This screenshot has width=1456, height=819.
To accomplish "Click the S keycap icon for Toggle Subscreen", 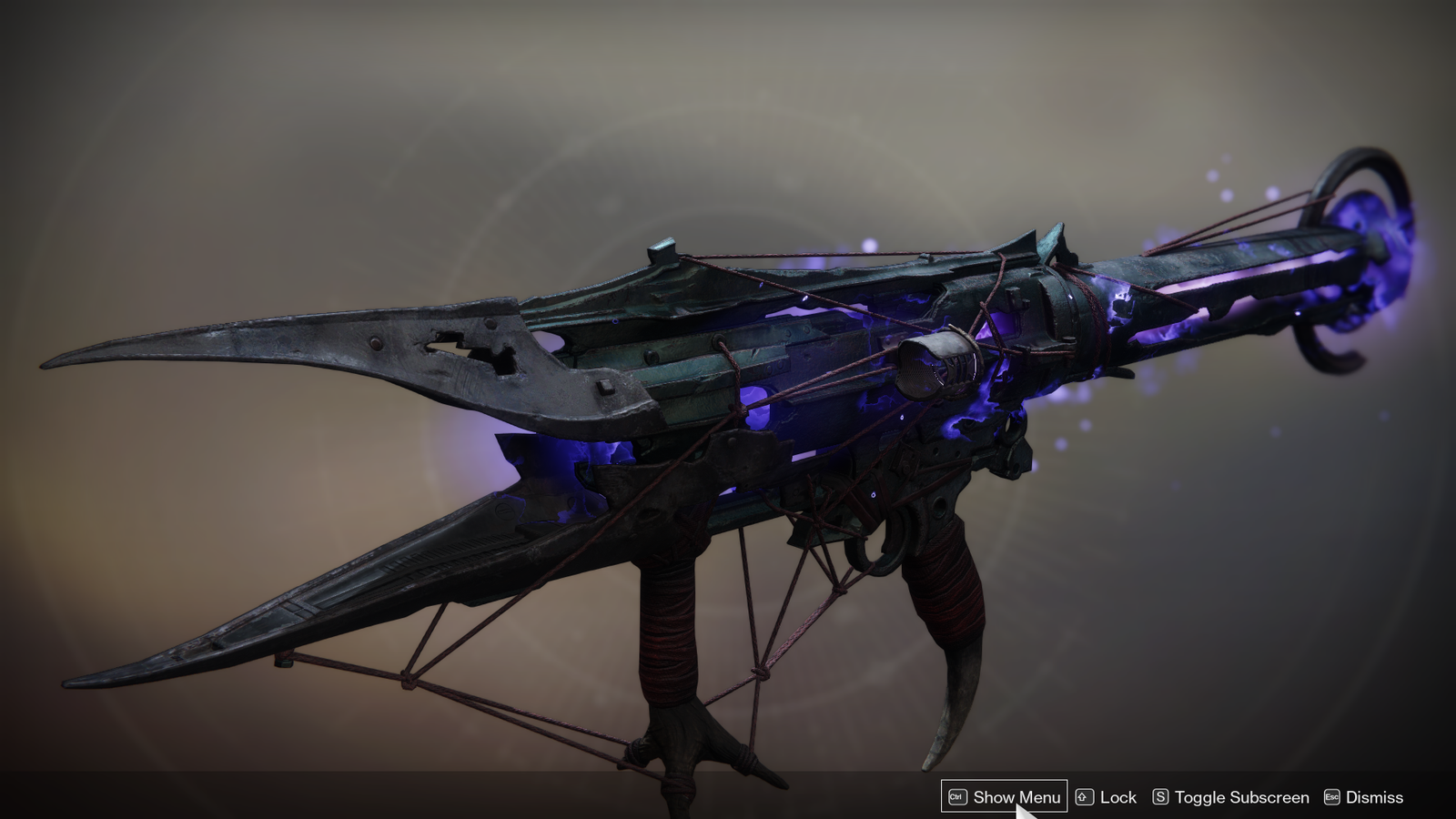I will [1162, 797].
